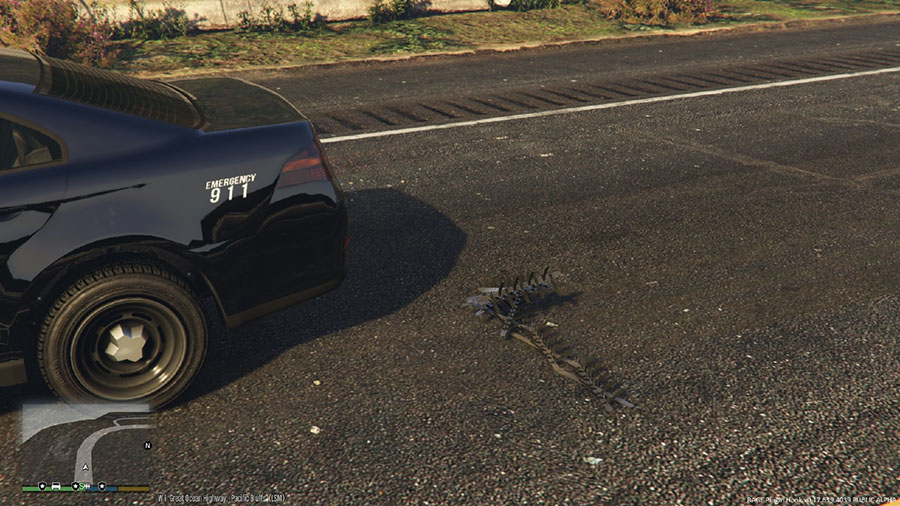This screenshot has height=506, width=900.
Task: Click the player arrow on the minimap
Action: [86, 466]
